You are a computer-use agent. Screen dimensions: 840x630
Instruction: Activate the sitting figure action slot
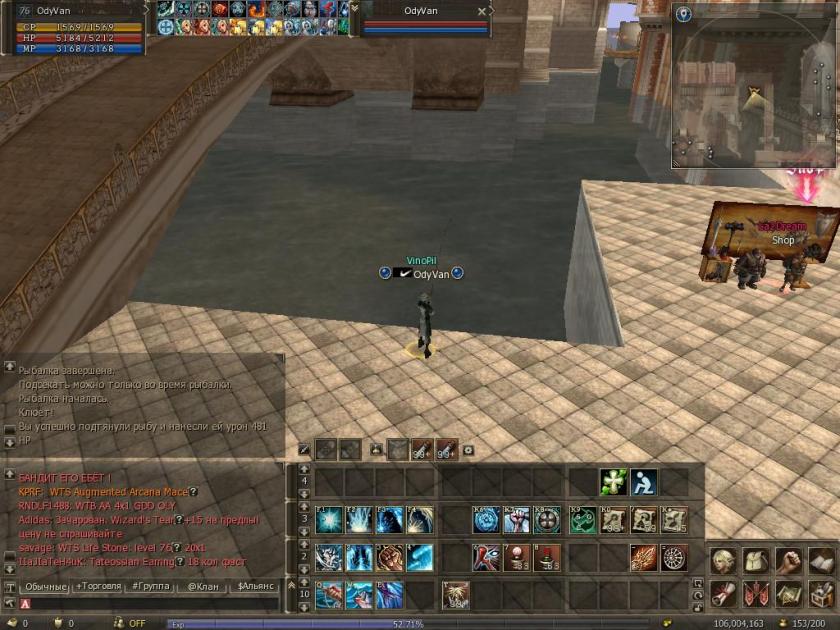click(x=643, y=482)
